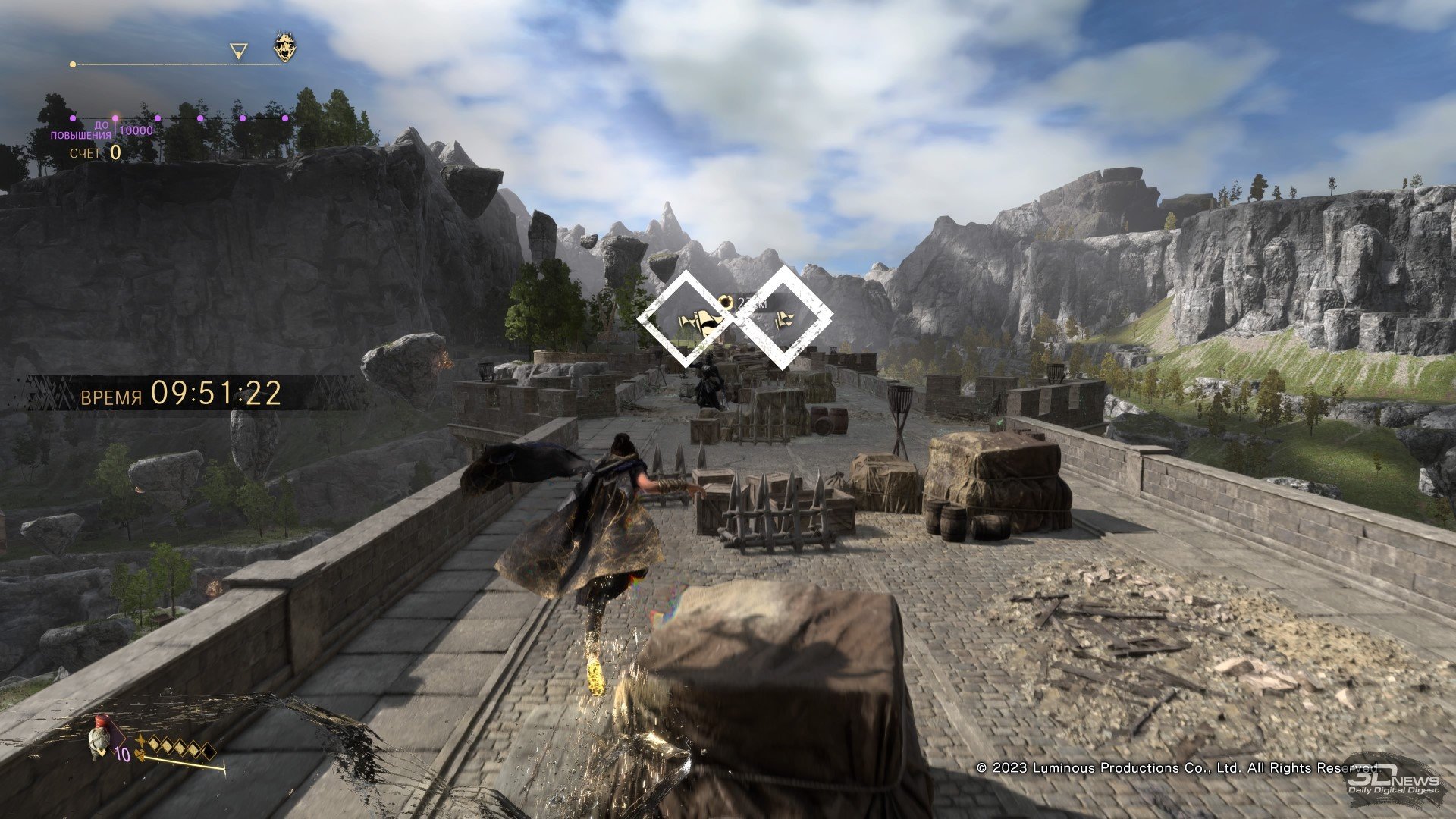Click the beast skull boss icon
The height and width of the screenshot is (819, 1456).
point(285,48)
